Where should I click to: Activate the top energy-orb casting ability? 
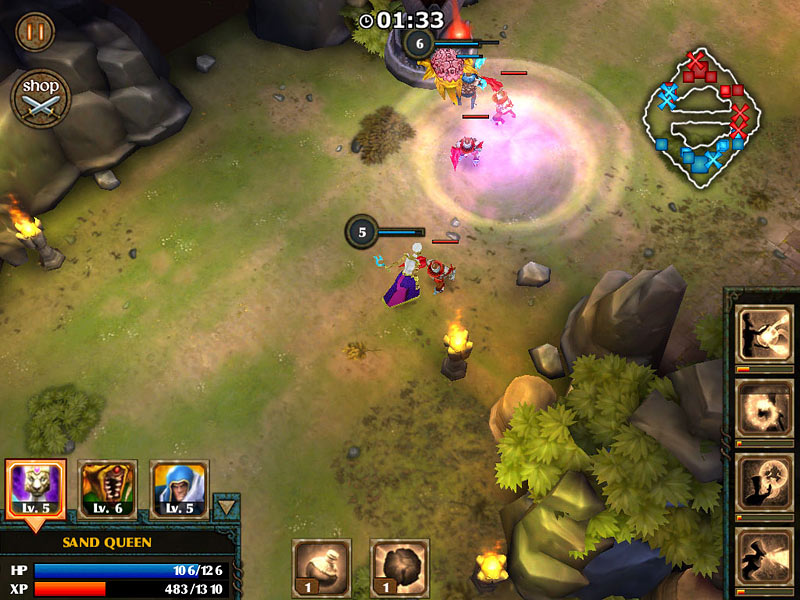click(764, 334)
